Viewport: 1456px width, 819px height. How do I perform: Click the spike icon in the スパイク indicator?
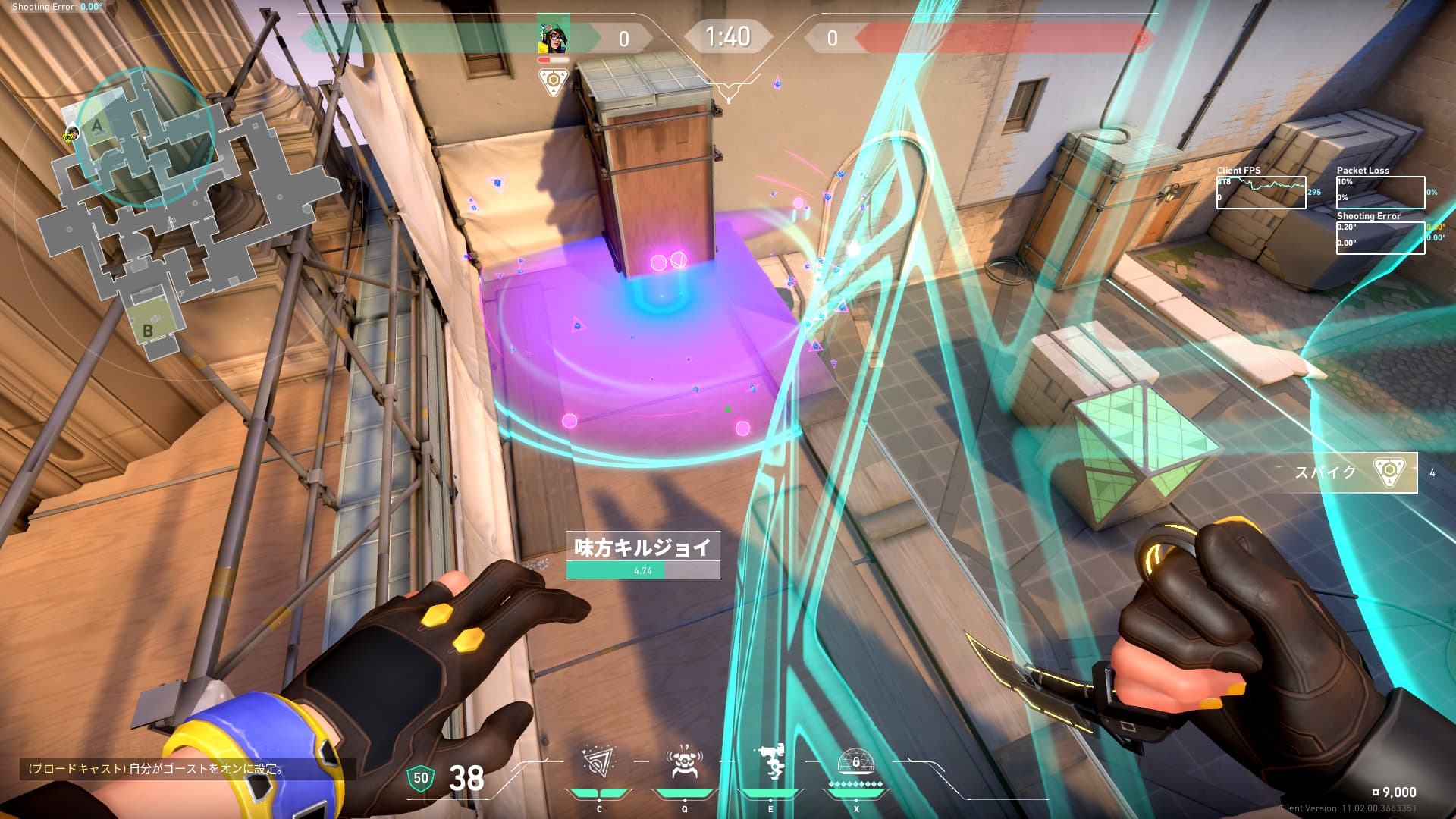(x=1389, y=470)
